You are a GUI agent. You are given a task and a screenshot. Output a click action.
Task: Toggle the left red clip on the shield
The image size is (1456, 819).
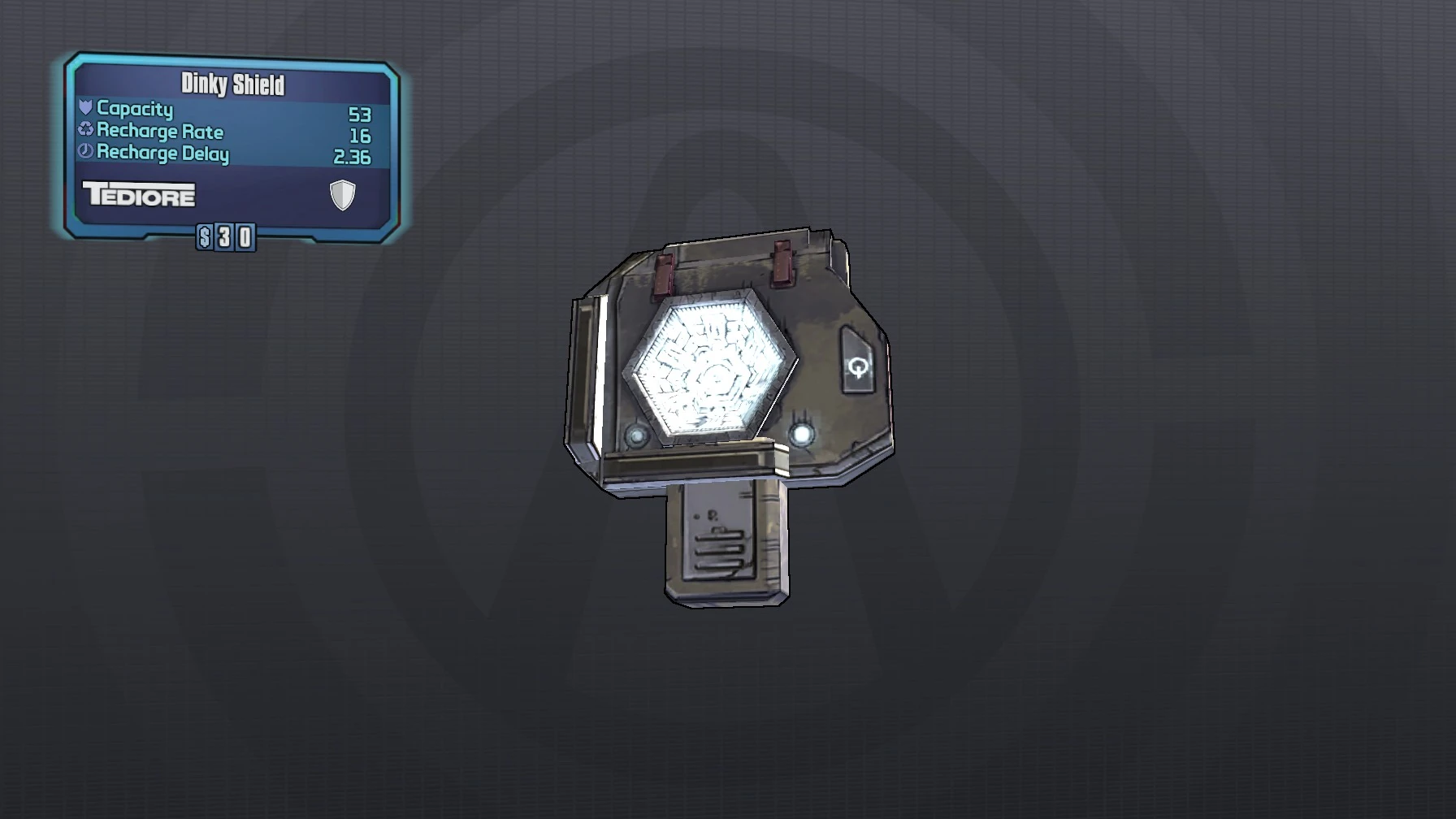point(662,272)
